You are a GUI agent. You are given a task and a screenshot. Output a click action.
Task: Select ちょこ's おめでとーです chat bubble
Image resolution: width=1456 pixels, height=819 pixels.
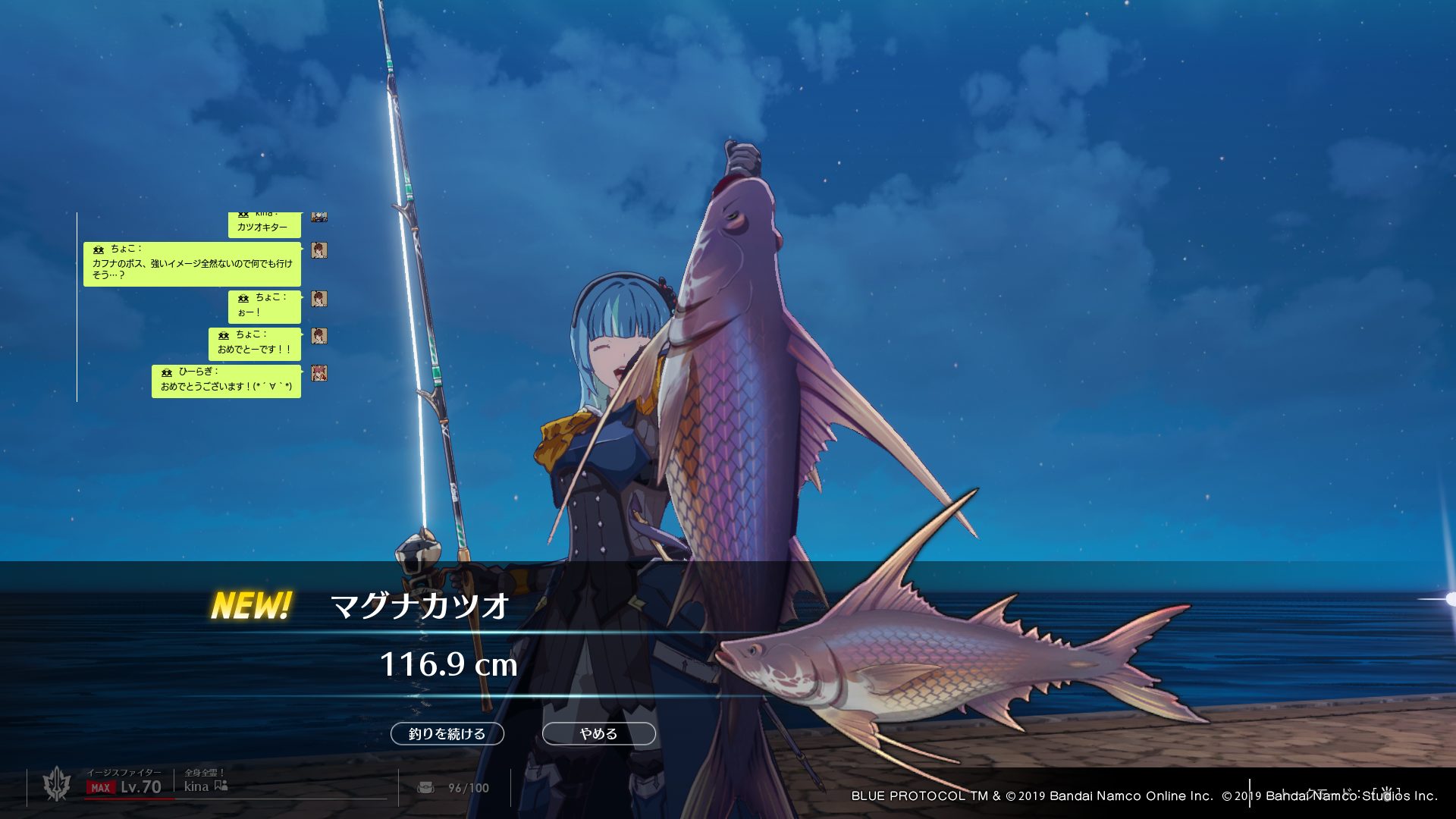(x=254, y=344)
